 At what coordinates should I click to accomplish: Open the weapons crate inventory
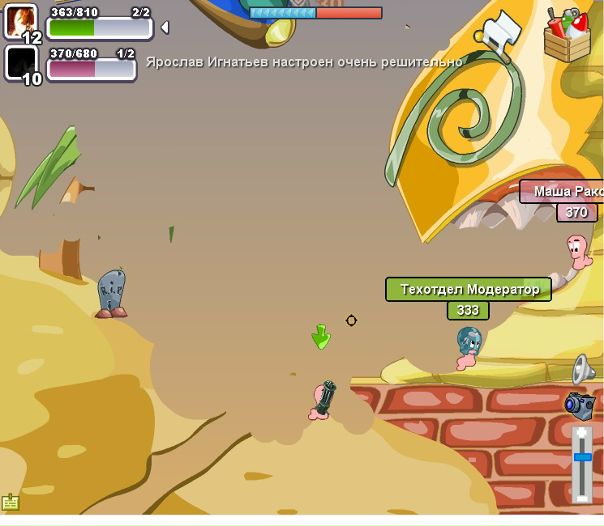click(567, 34)
